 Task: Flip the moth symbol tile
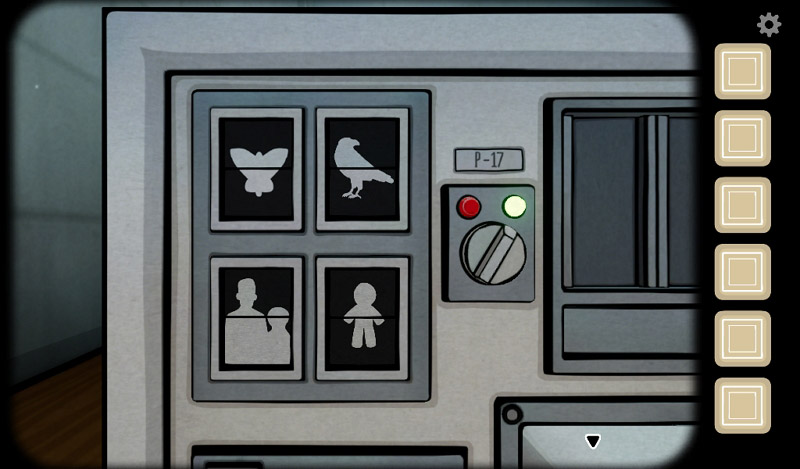pos(257,169)
